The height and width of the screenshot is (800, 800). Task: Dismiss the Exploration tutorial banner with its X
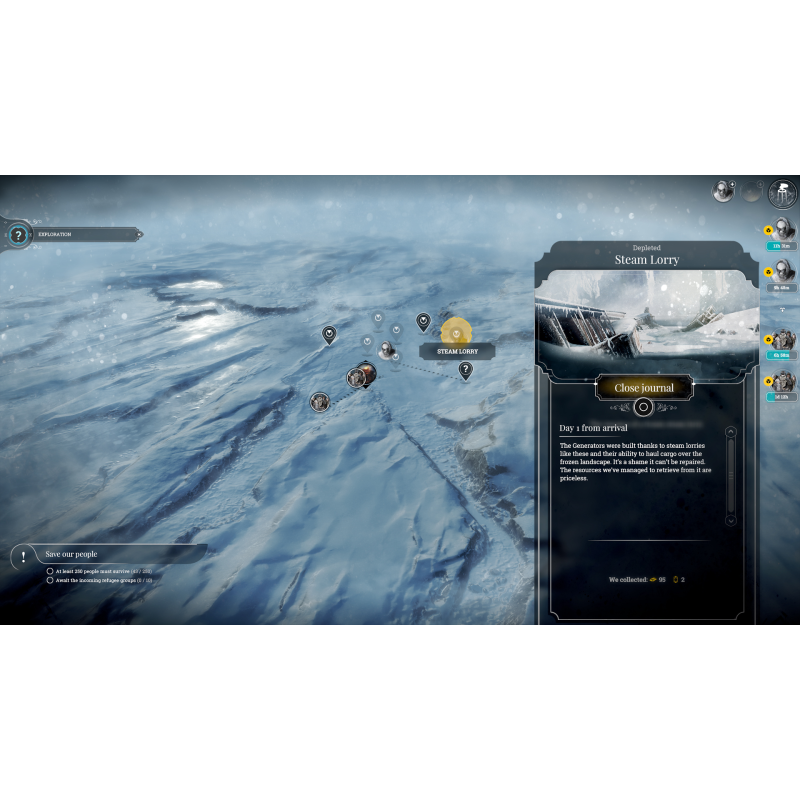140,235
